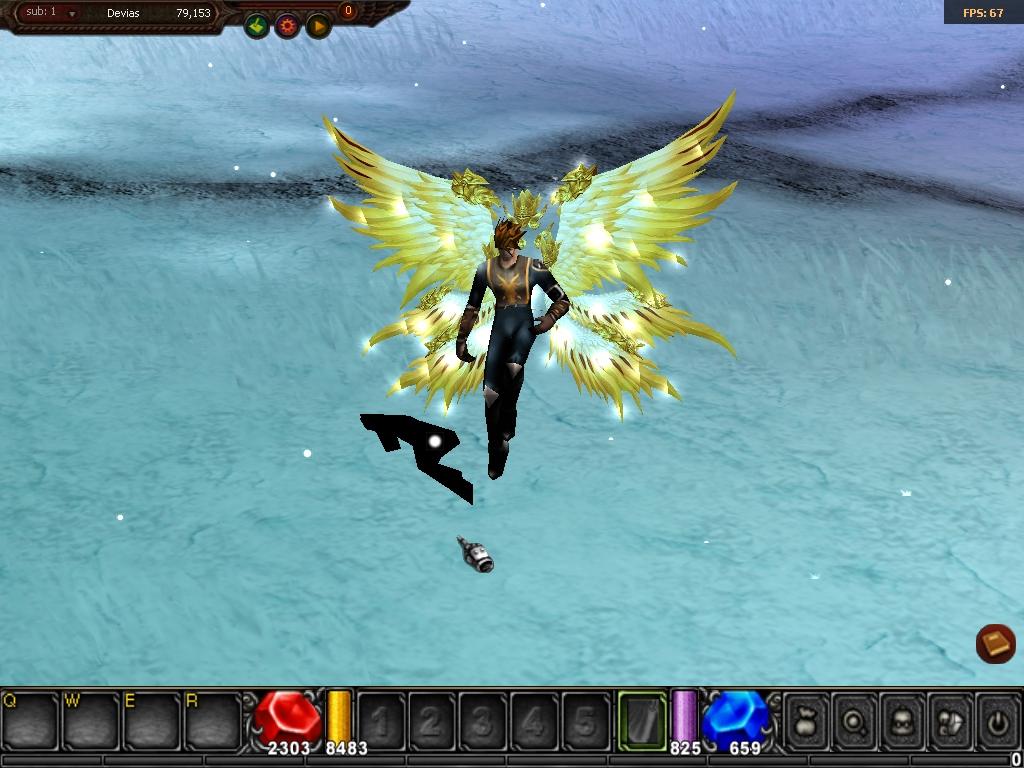Viewport: 1024px width, 768px height.
Task: Choose skill slot number 2
Action: point(432,720)
